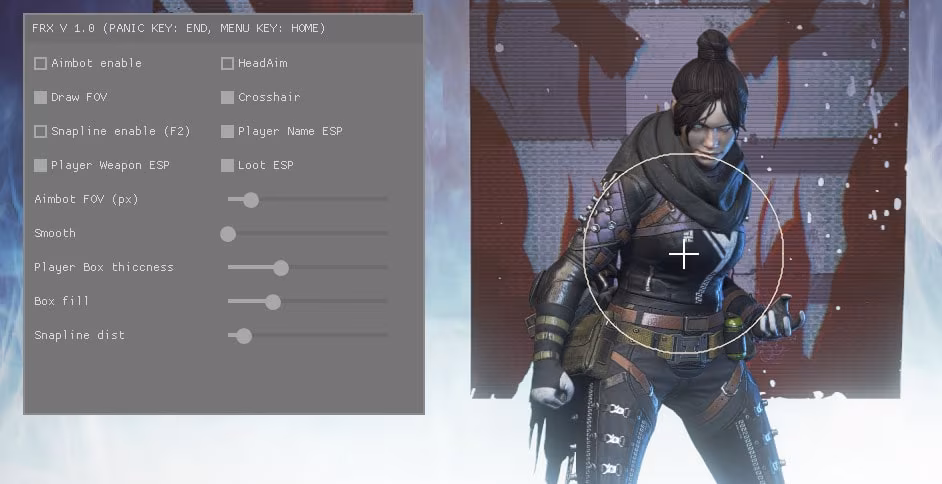Click the Smooth slider handle
This screenshot has height=484, width=942.
coord(228,234)
